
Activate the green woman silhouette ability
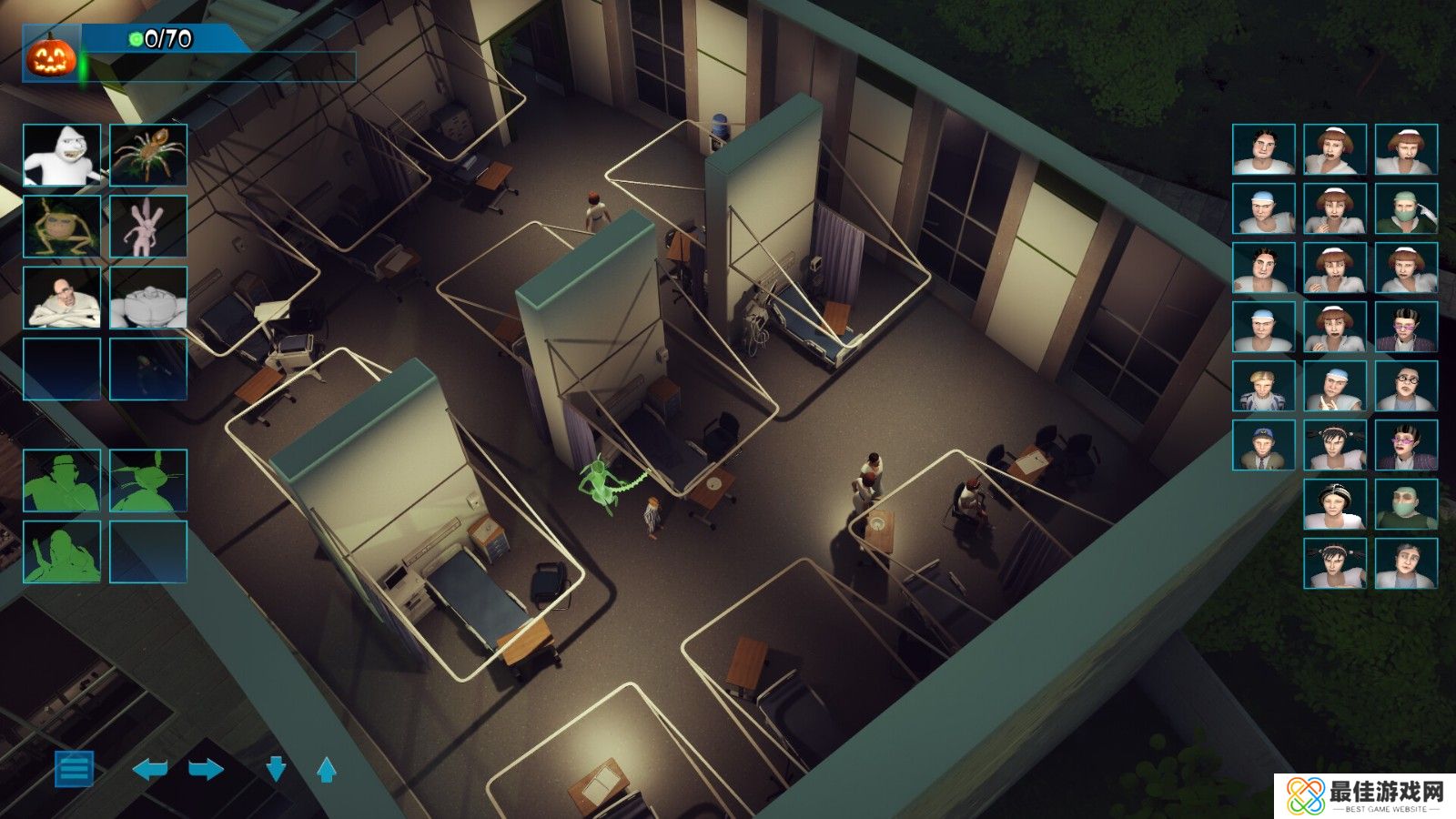tap(61, 551)
